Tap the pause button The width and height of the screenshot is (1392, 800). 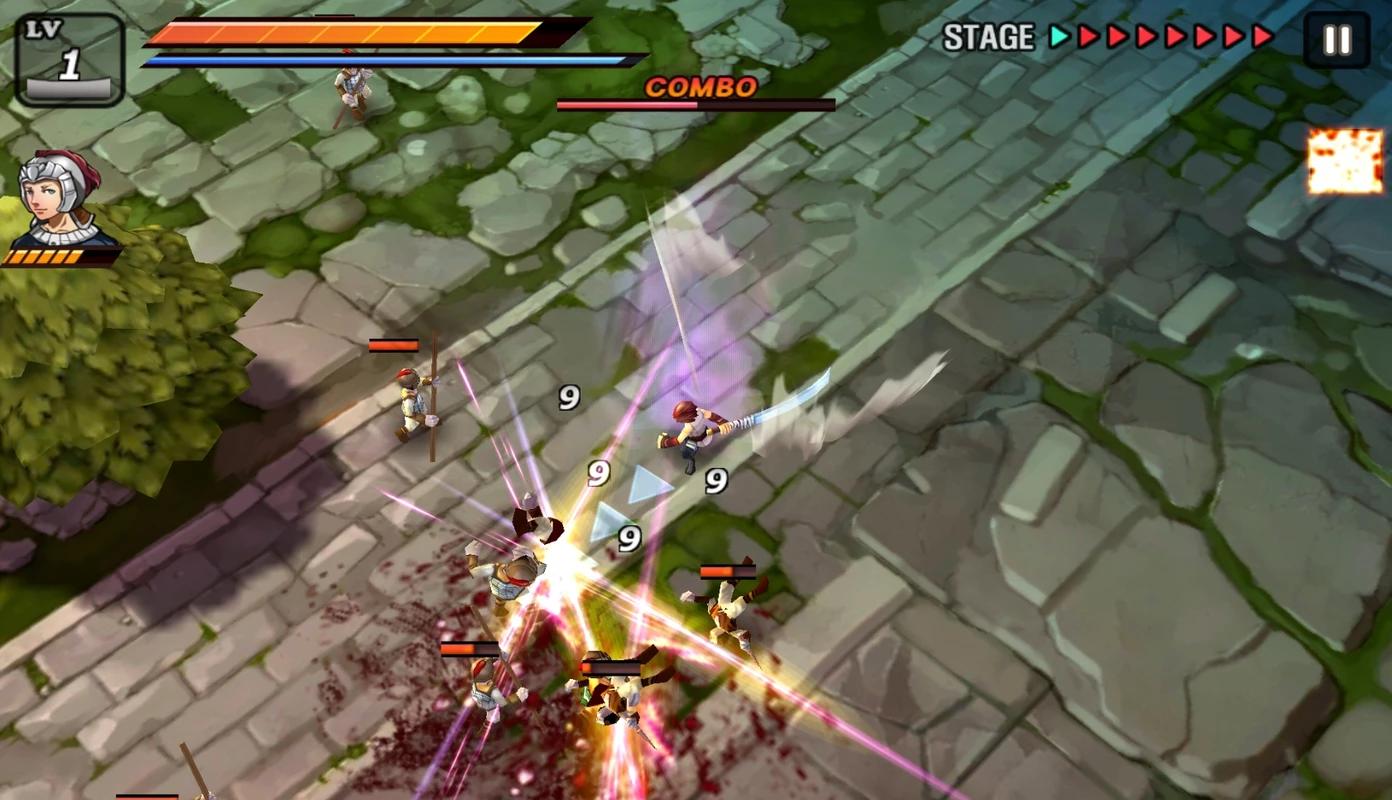click(x=1335, y=38)
